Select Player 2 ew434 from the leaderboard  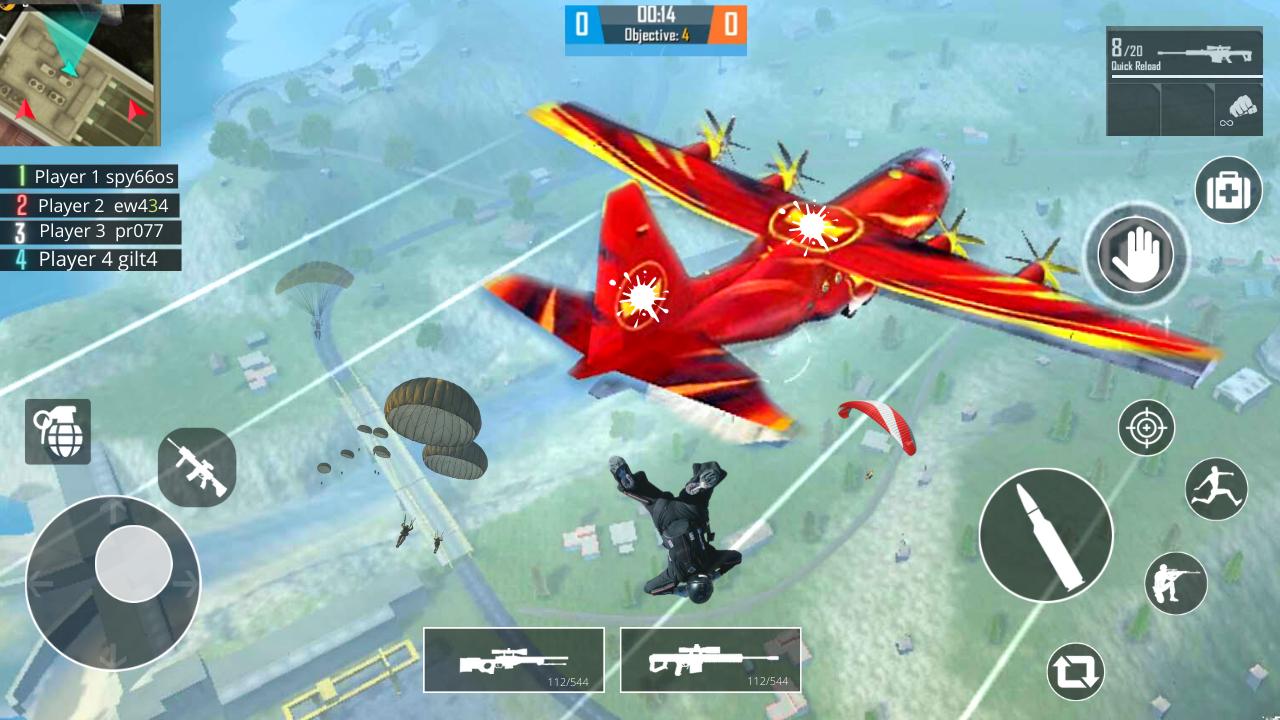coord(90,206)
